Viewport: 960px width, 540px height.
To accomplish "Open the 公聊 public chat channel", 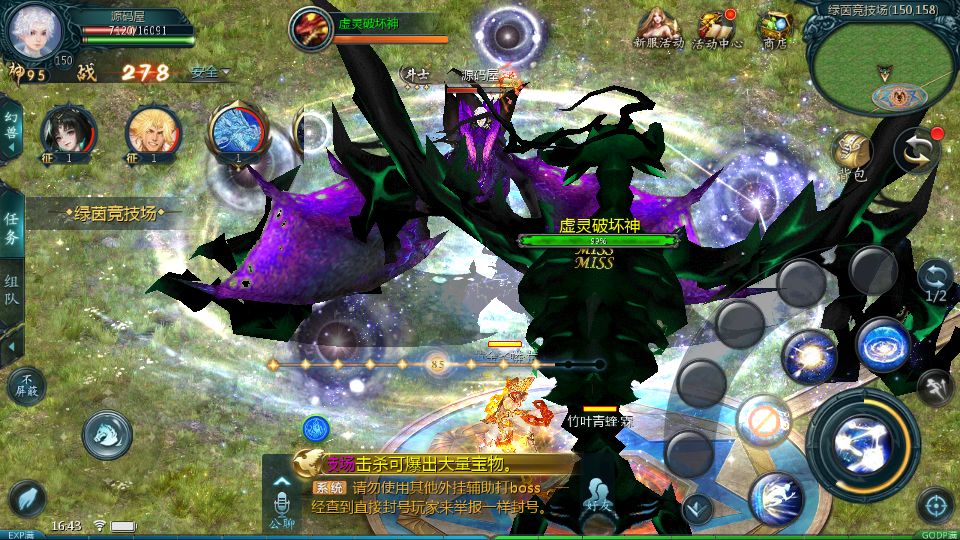I will (281, 502).
